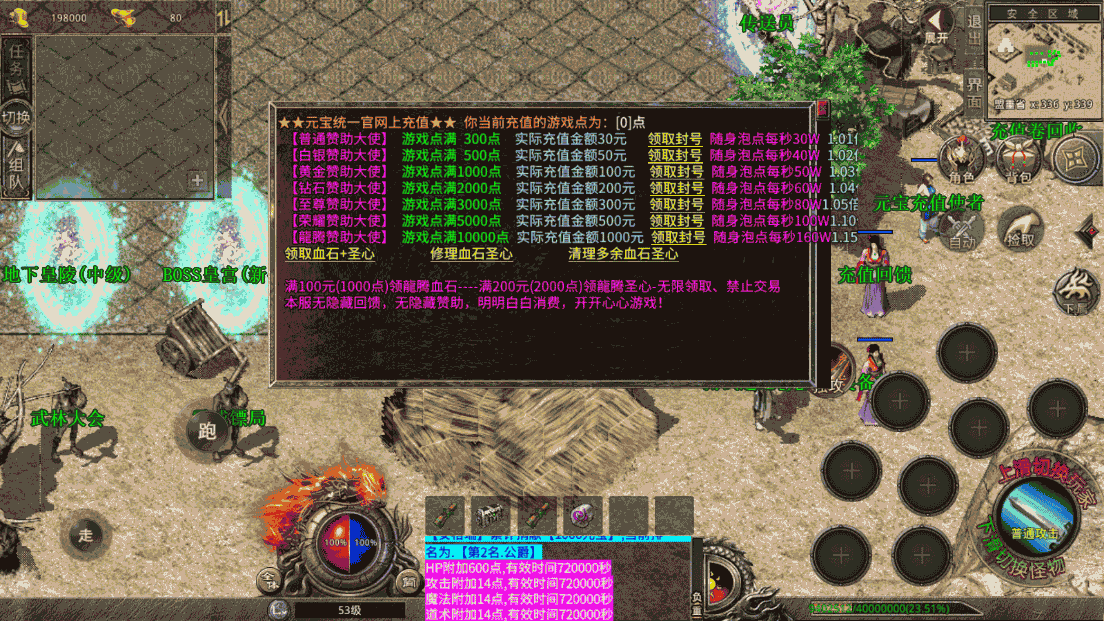Viewport: 1104px width, 621px height.
Task: Close the 元宝 recharge dialog
Action: coord(823,109)
